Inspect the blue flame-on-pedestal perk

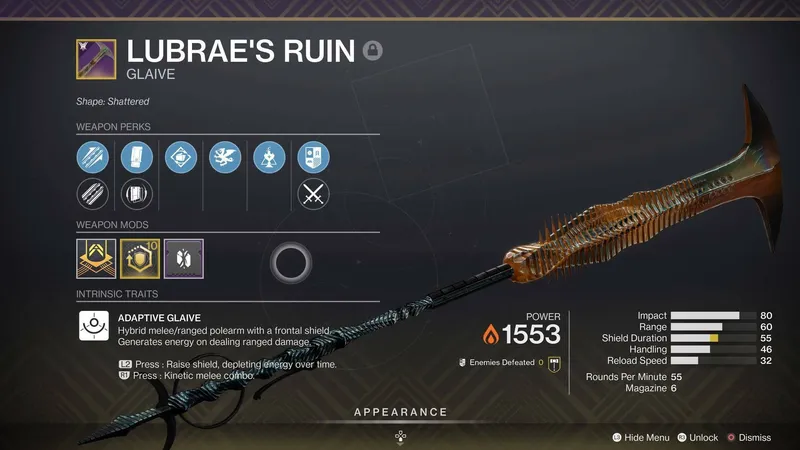click(x=268, y=156)
